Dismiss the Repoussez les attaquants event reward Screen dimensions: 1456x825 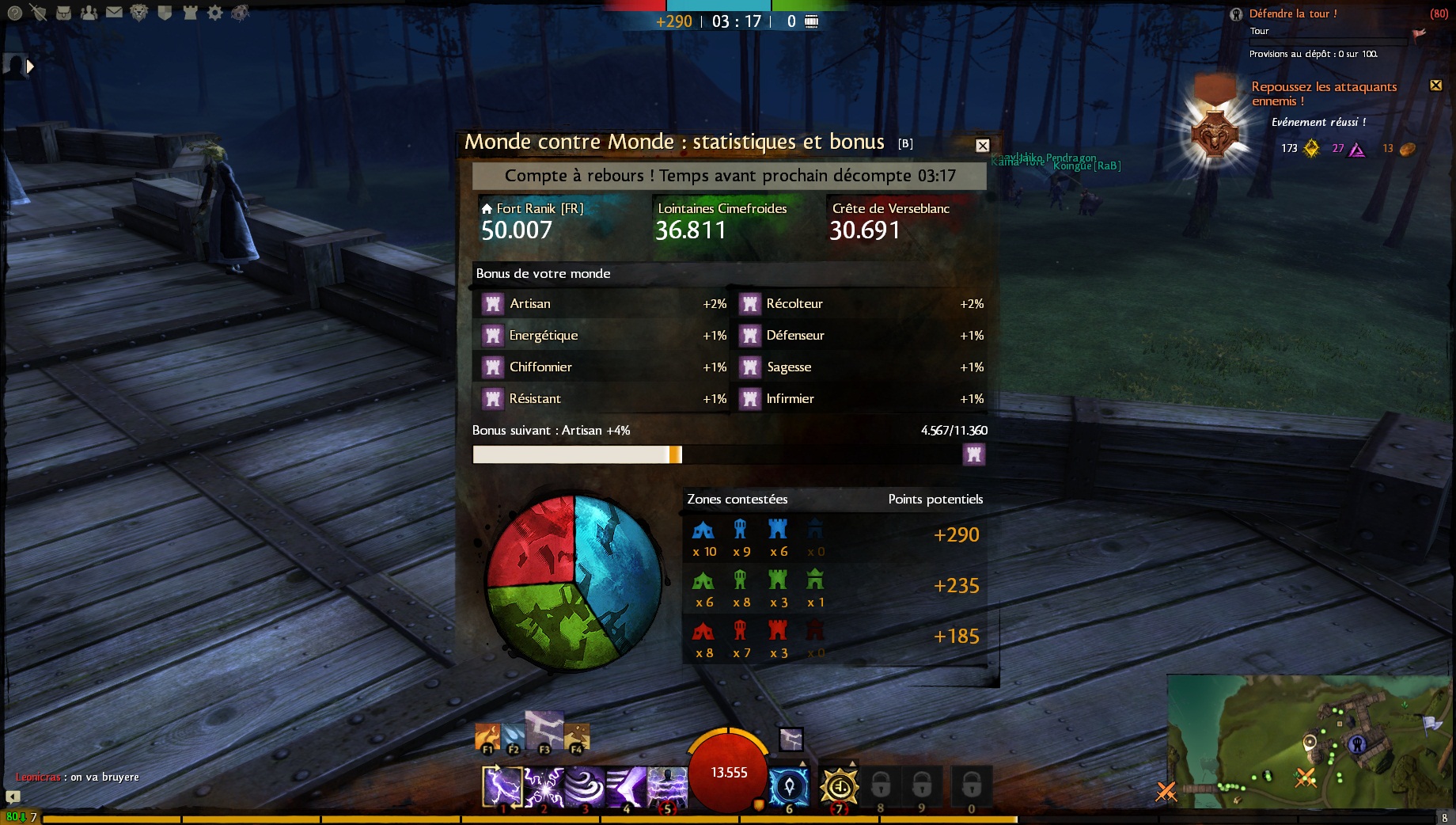(1435, 86)
